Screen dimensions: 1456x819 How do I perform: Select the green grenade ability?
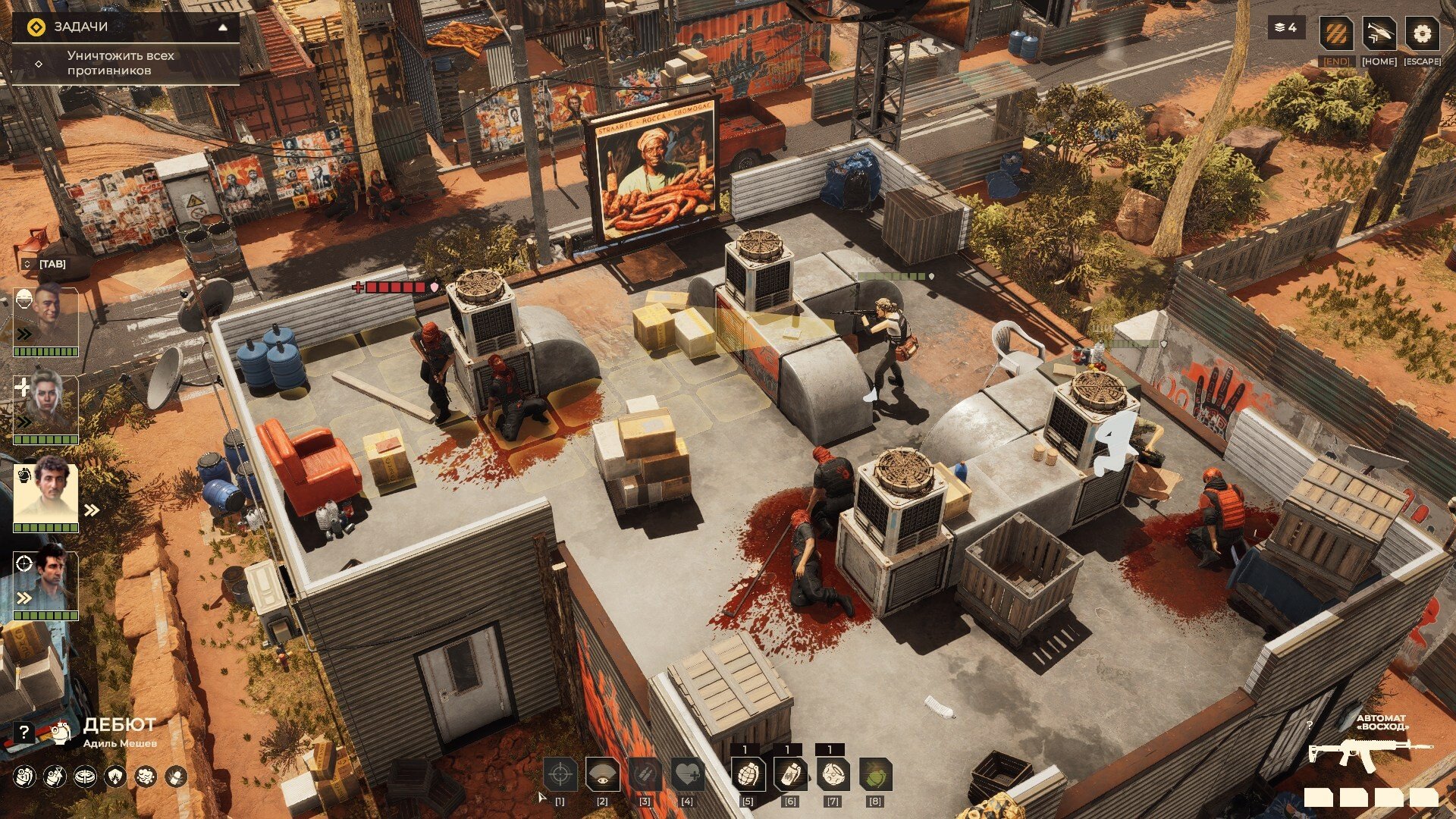tap(875, 775)
